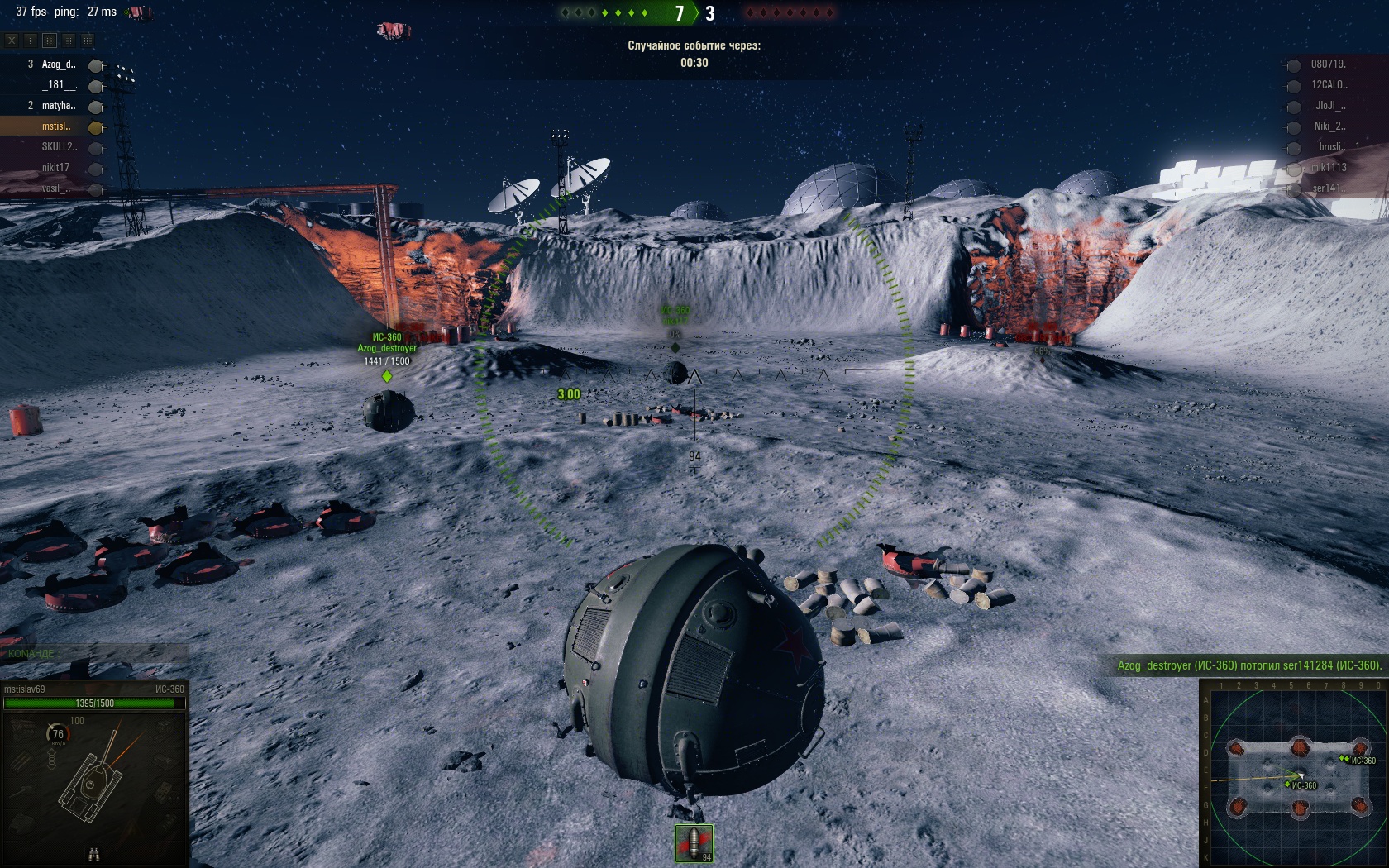Image resolution: width=1389 pixels, height=868 pixels.
Task: Click the _181__ row in allied list
Action: (59, 85)
